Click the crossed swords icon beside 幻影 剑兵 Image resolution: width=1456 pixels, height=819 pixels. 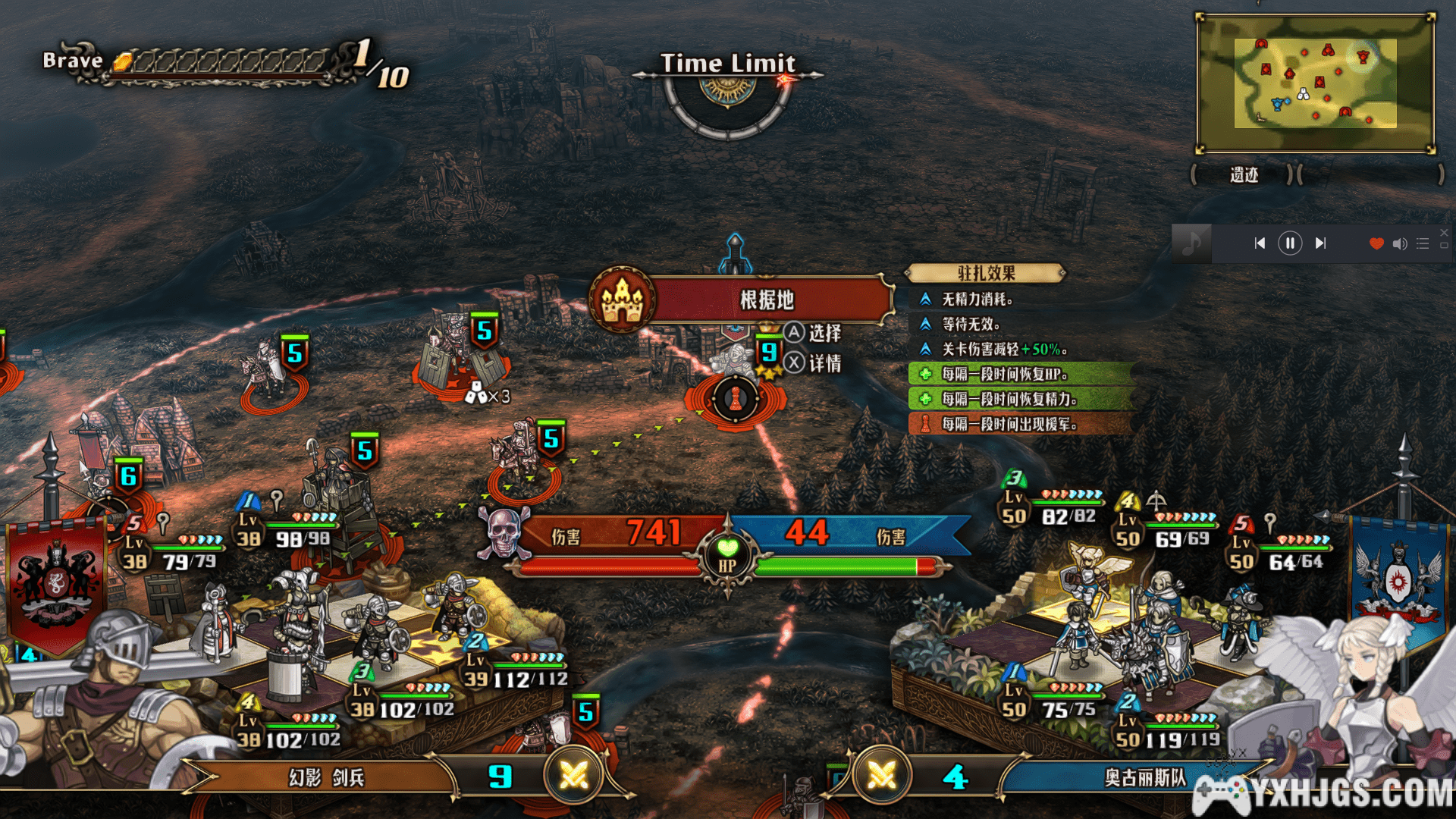573,775
